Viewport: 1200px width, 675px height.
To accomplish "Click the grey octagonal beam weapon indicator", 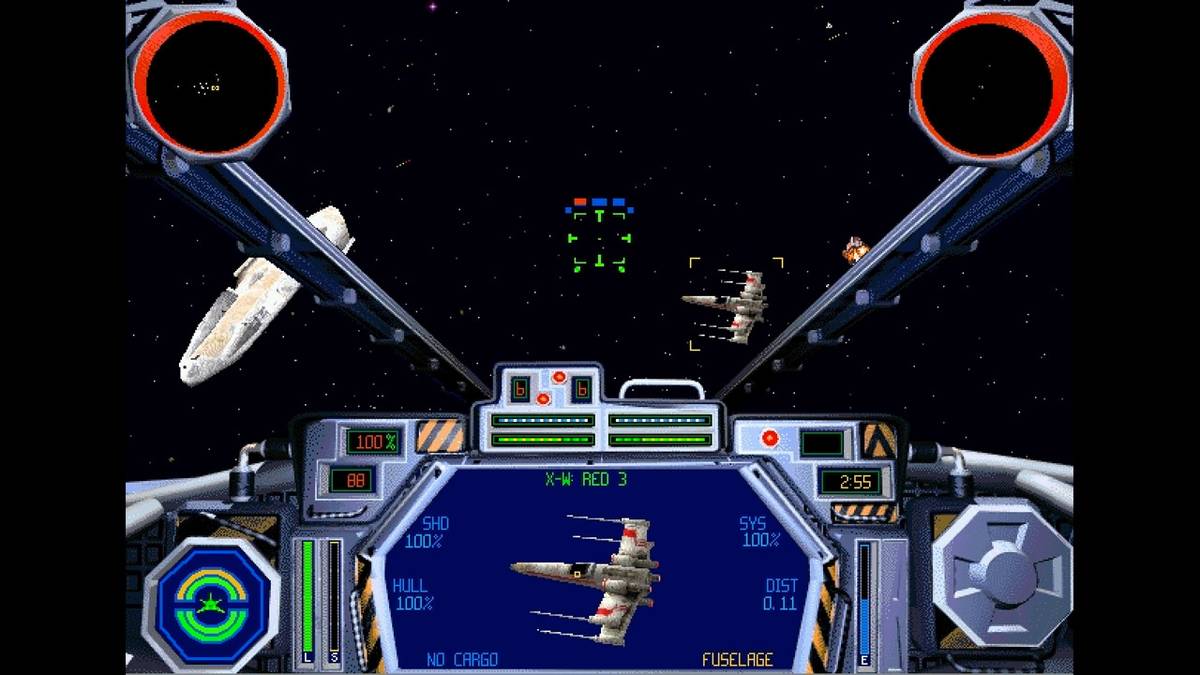I will [x=1001, y=575].
